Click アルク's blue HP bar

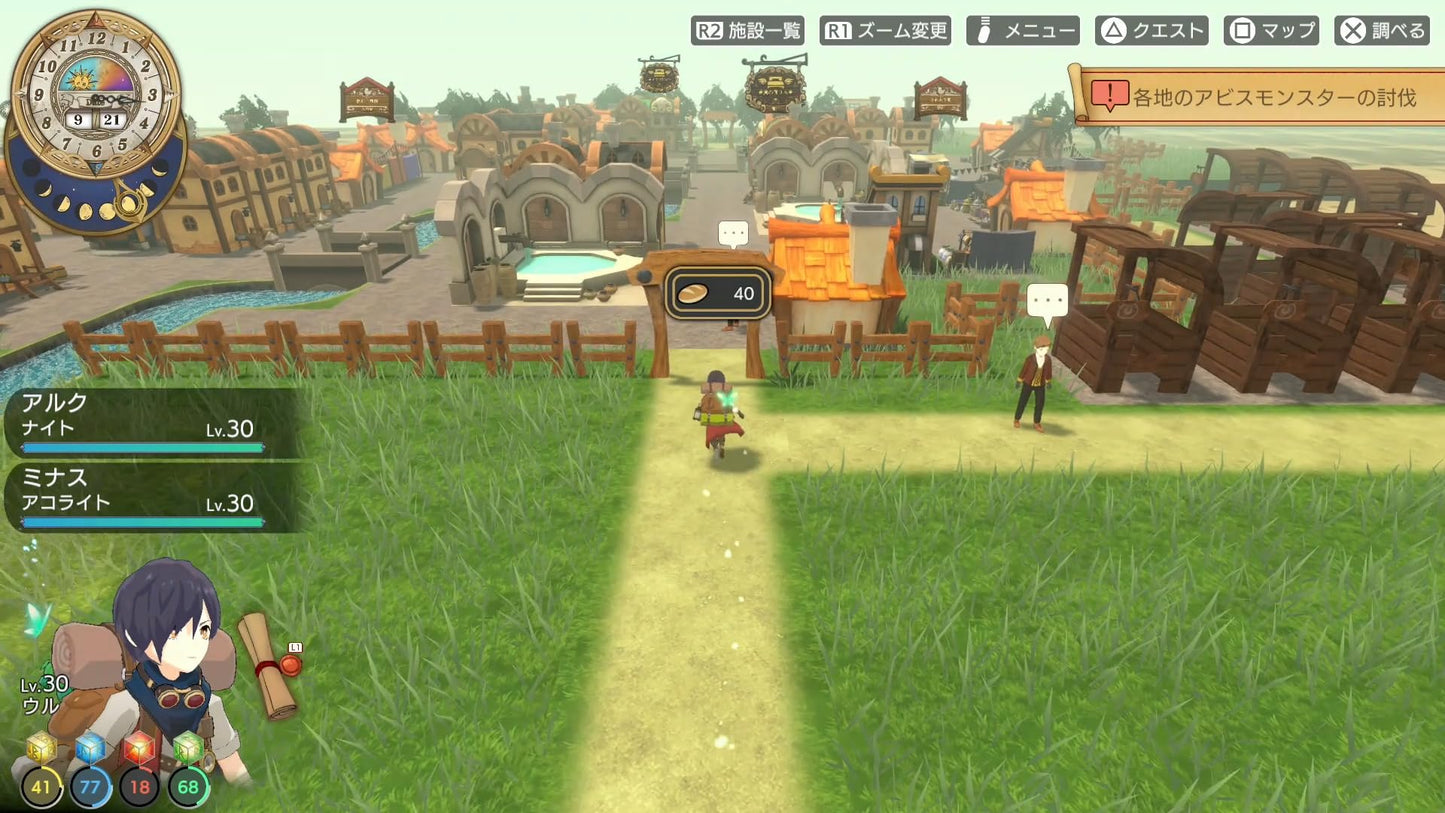140,447
